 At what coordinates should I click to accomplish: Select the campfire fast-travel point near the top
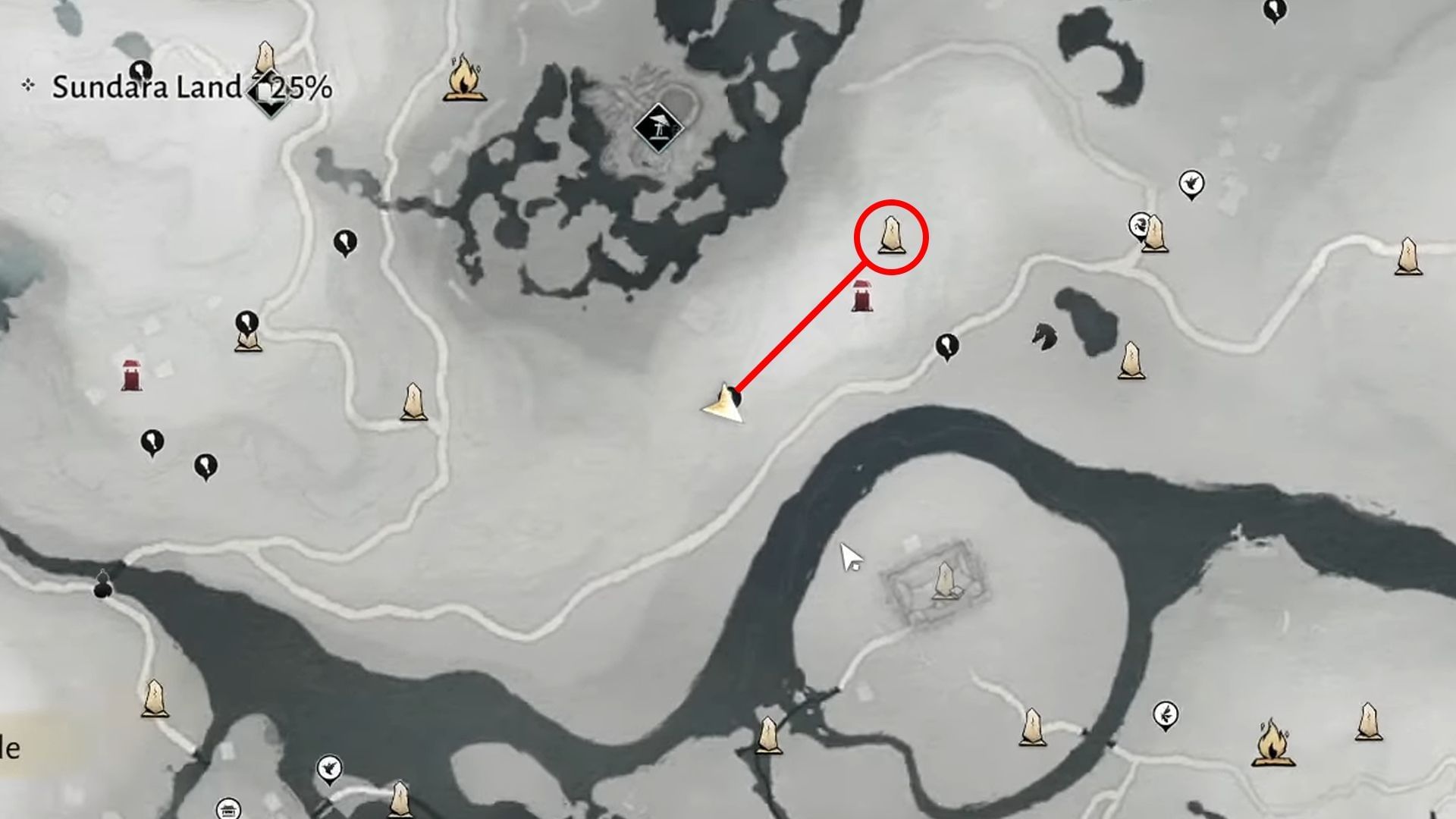(x=464, y=83)
